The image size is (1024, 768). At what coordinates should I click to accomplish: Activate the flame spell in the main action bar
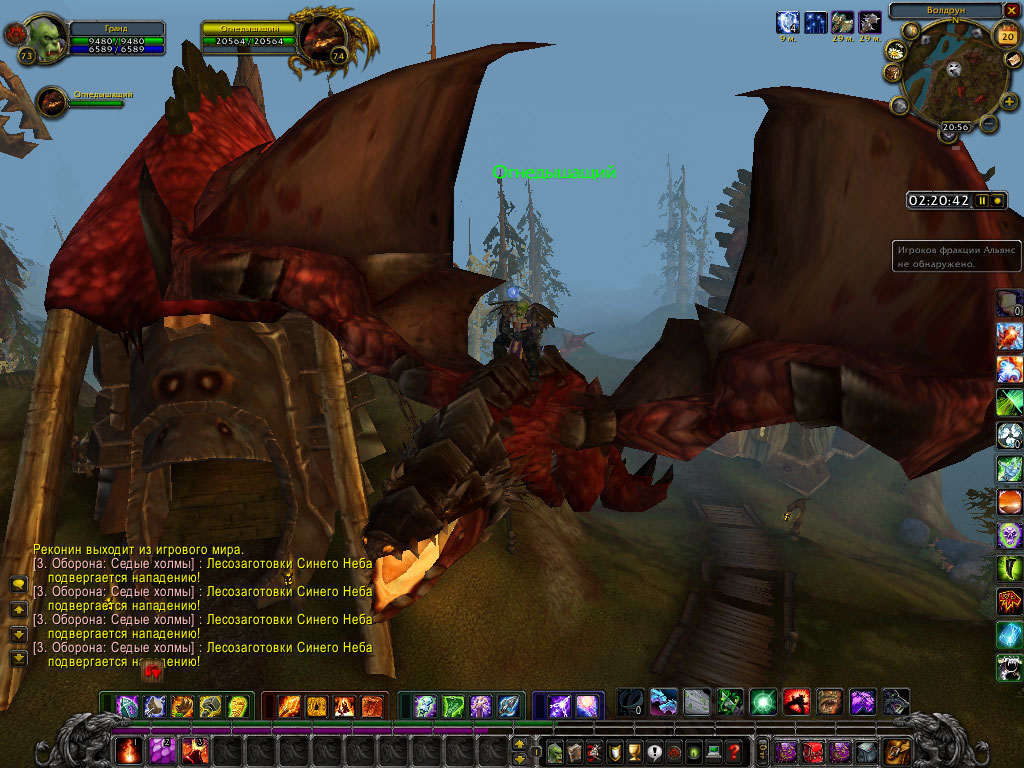(x=129, y=750)
